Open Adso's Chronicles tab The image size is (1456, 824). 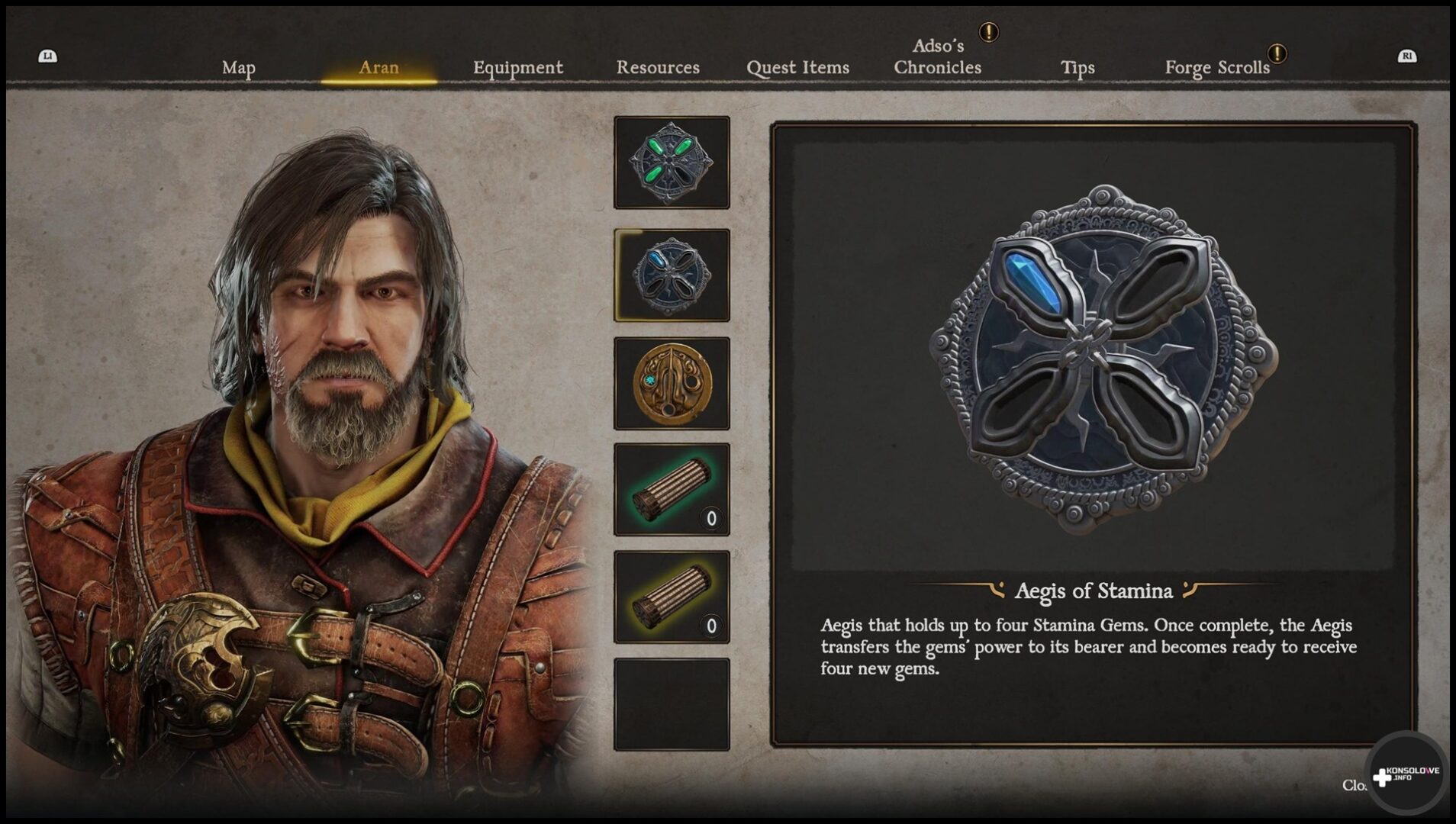937,57
